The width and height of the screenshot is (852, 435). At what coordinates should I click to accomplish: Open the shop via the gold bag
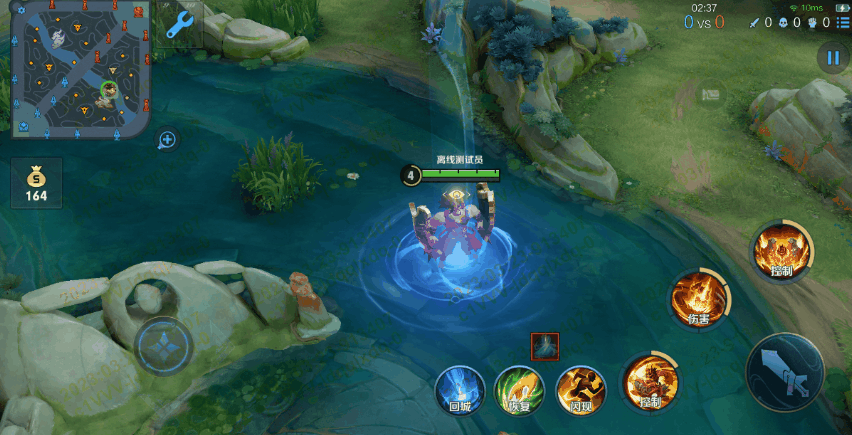click(x=37, y=183)
